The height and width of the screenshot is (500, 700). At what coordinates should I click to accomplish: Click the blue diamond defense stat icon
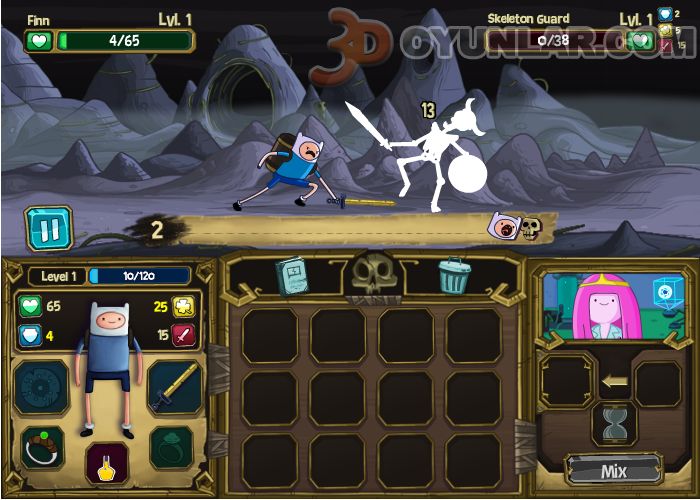point(30,335)
